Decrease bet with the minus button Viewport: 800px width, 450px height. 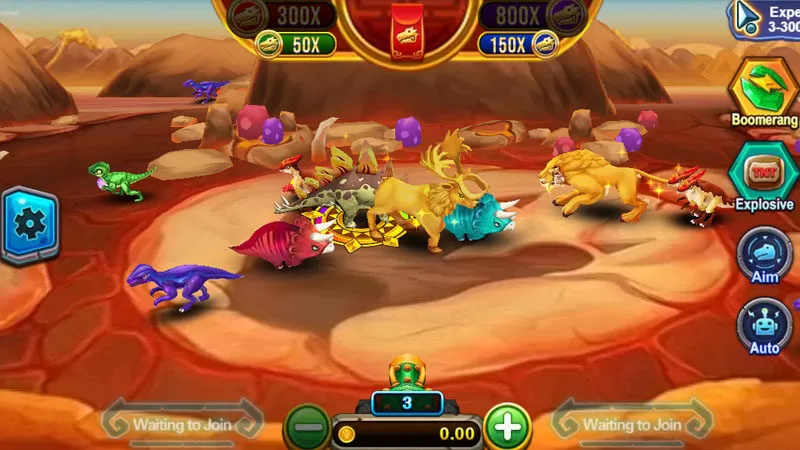point(308,428)
